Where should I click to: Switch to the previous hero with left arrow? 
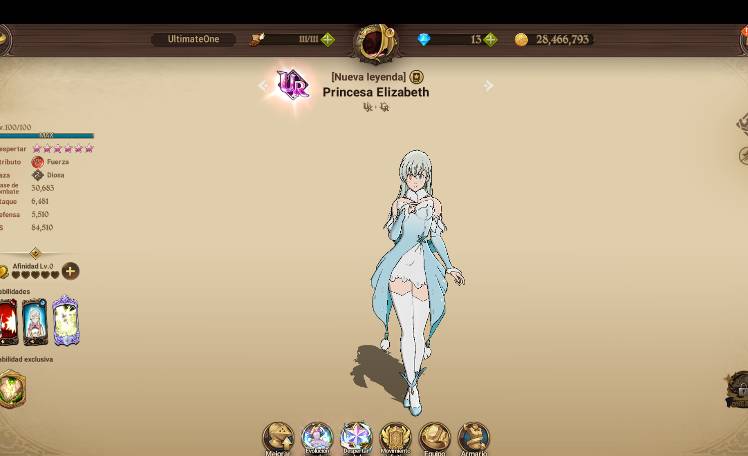[264, 86]
